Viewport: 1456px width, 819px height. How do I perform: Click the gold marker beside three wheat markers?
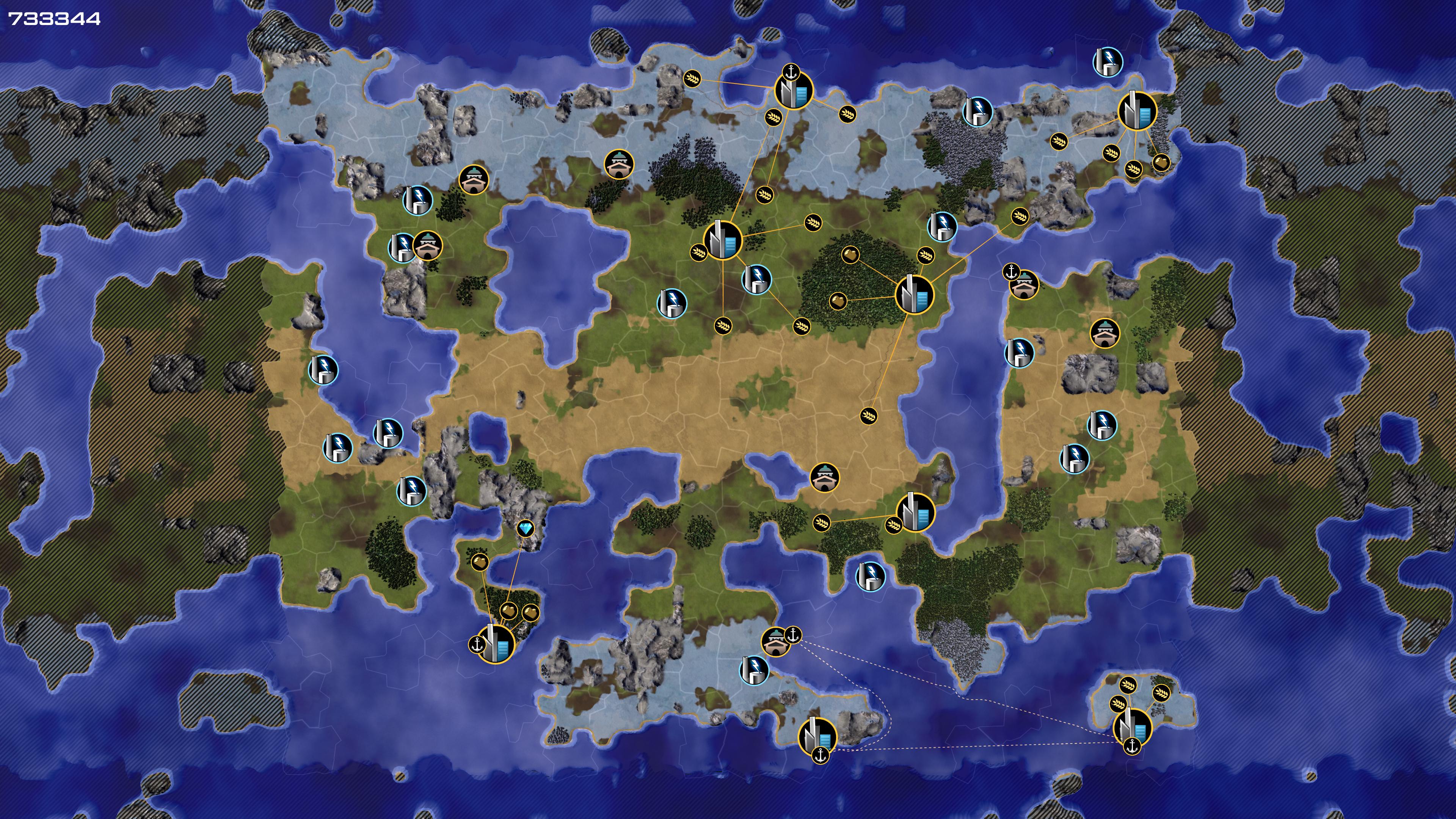[x=1161, y=163]
